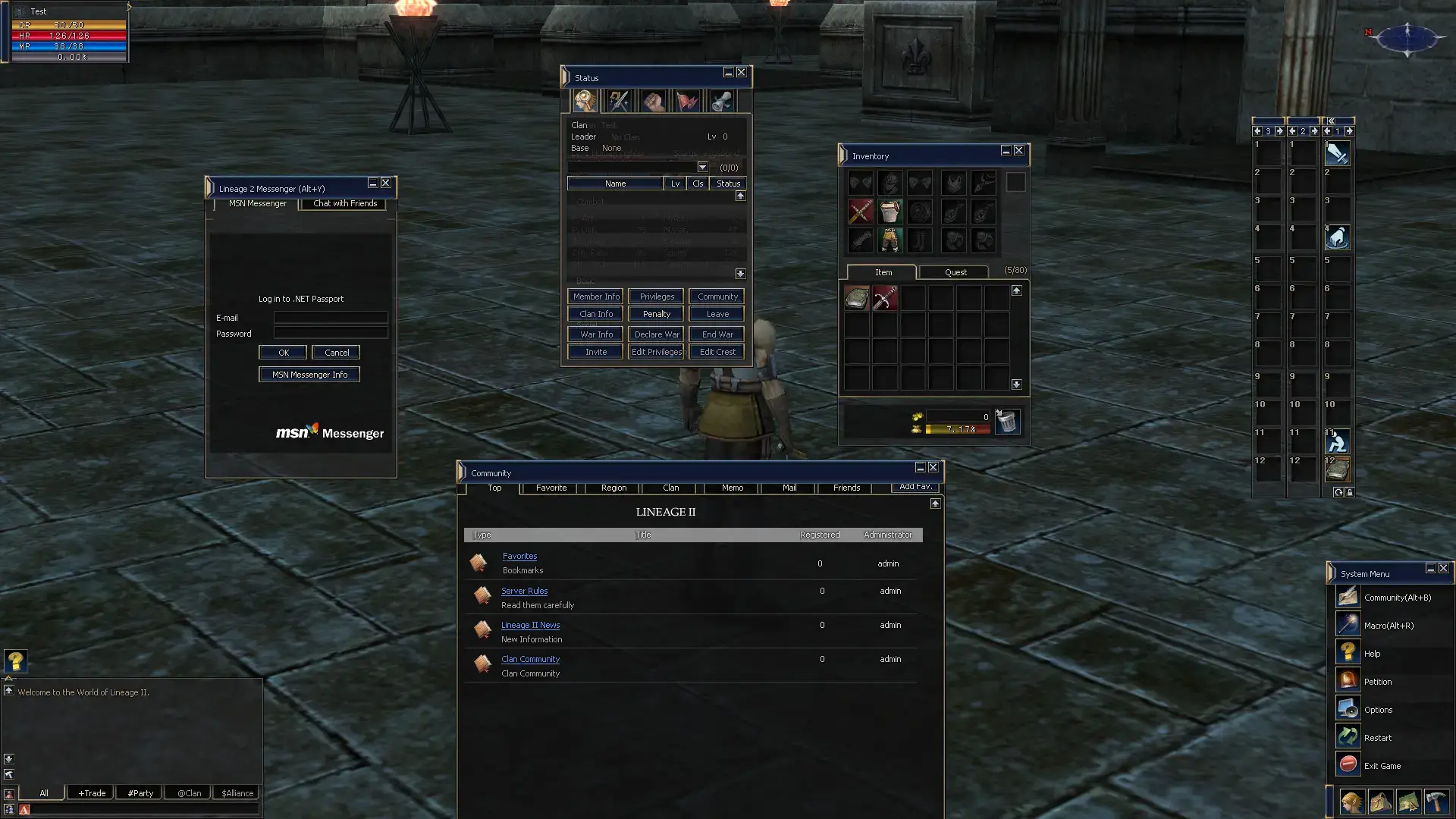Switch chat to the +Trade channel
Screen dimensions: 1456x819
point(92,793)
